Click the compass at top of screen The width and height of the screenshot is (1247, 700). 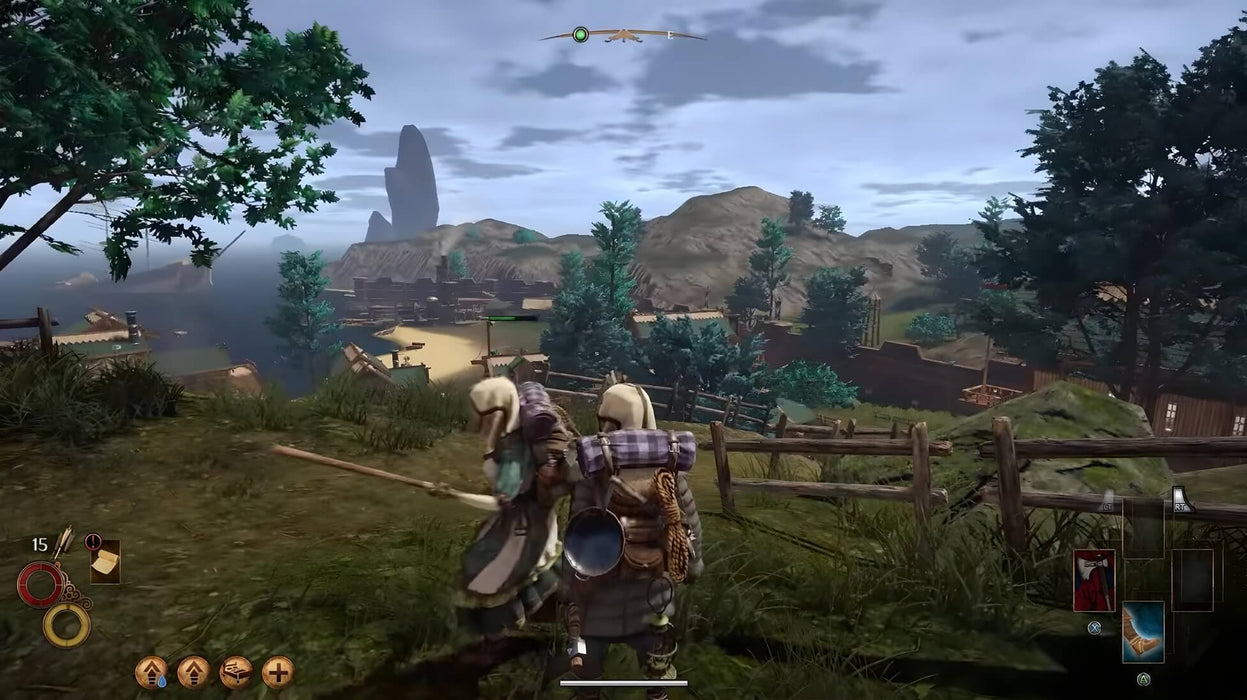623,36
